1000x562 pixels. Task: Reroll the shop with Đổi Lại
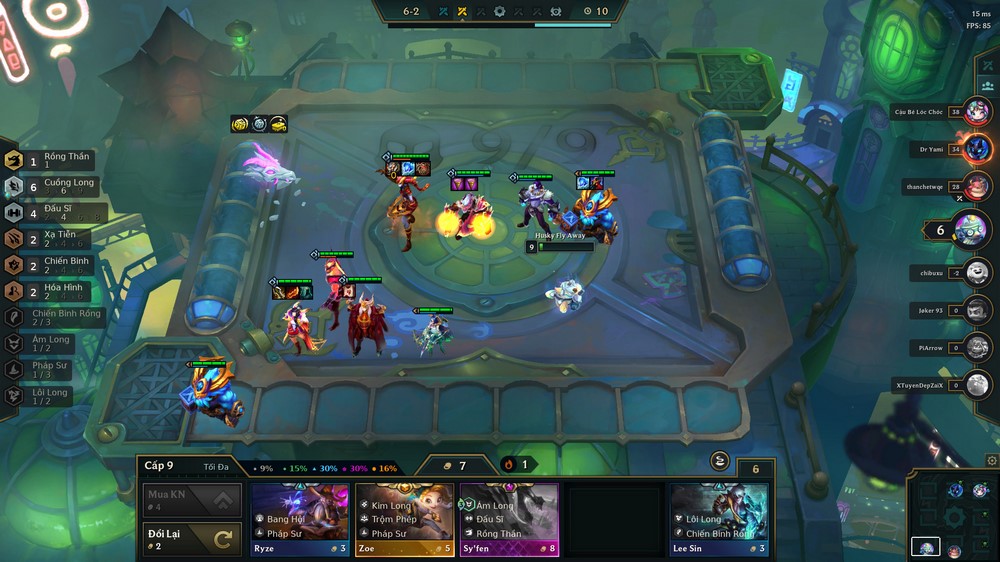tap(192, 540)
